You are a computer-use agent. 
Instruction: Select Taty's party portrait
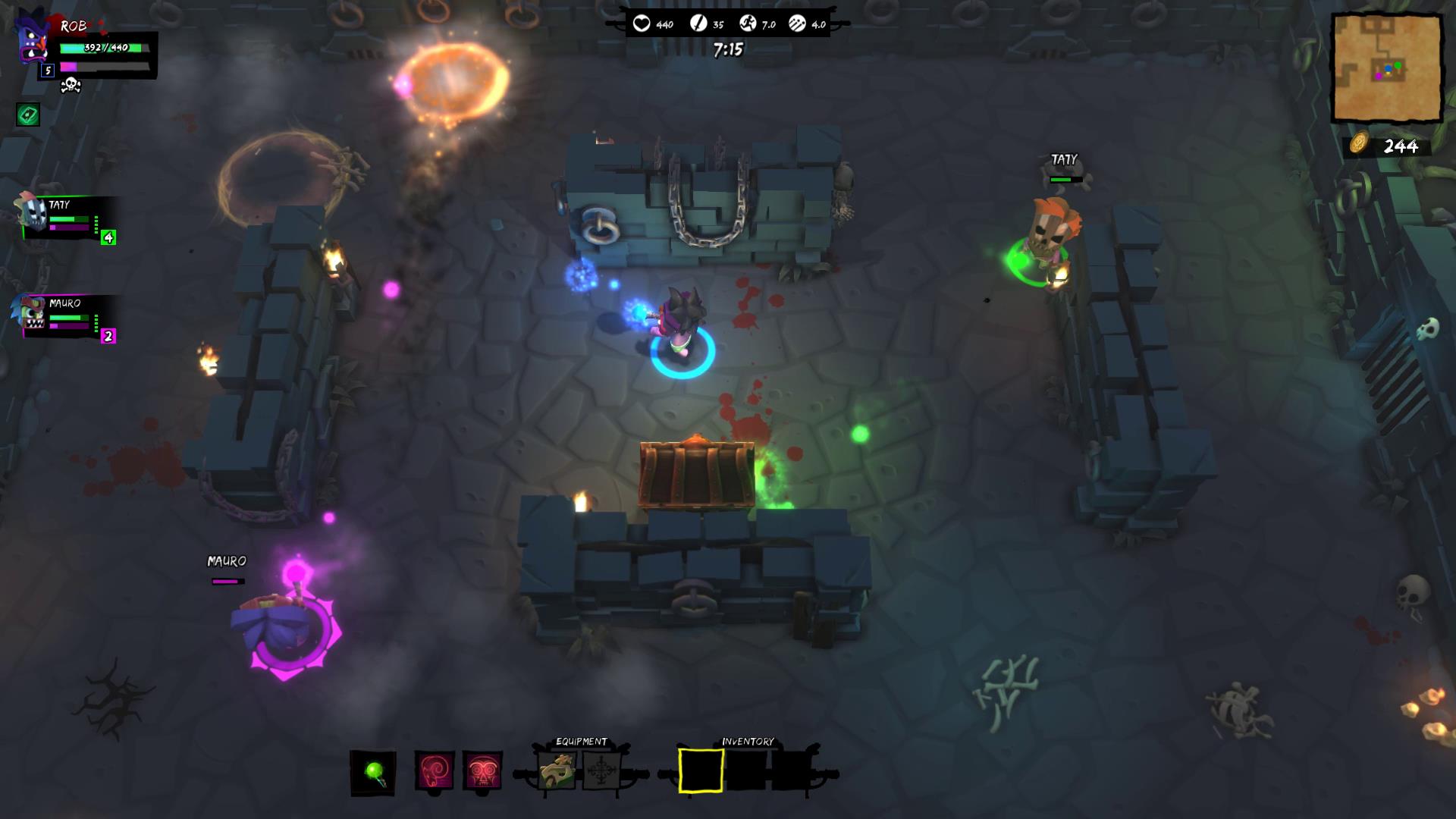point(30,215)
